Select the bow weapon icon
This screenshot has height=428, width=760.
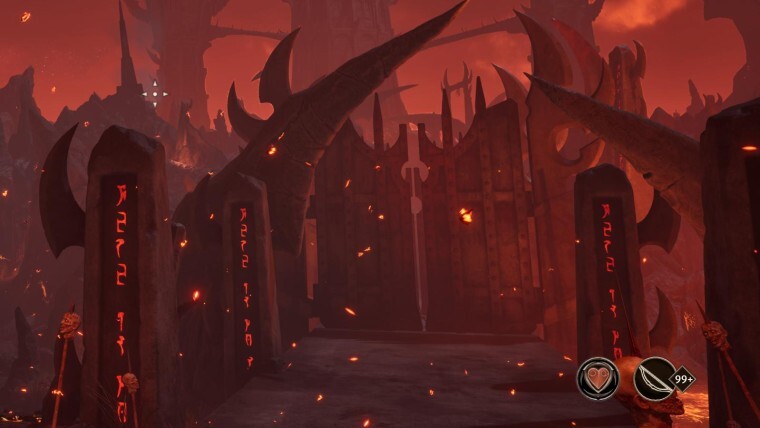tap(654, 379)
